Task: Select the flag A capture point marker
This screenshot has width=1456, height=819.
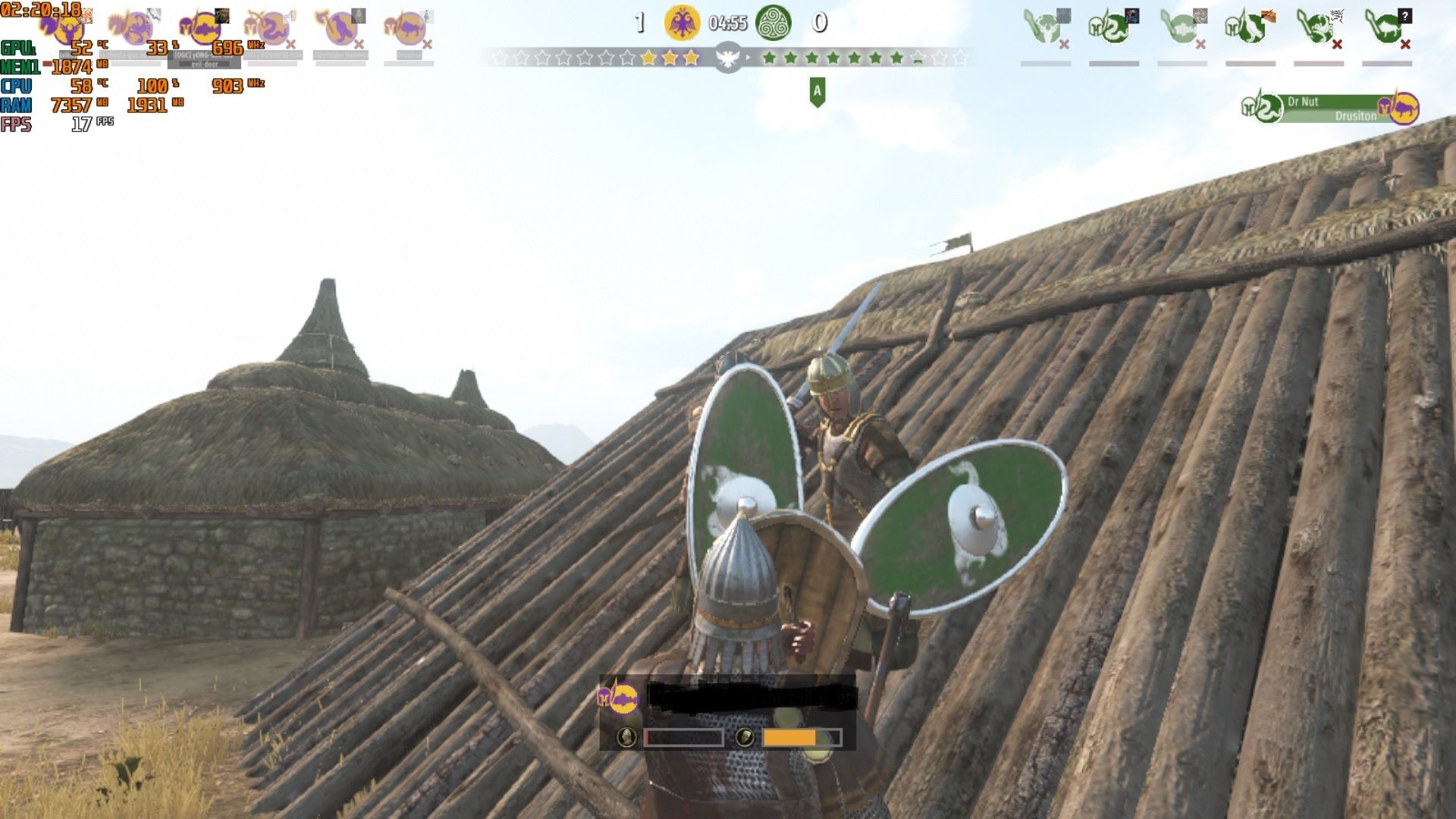Action: coord(817,92)
